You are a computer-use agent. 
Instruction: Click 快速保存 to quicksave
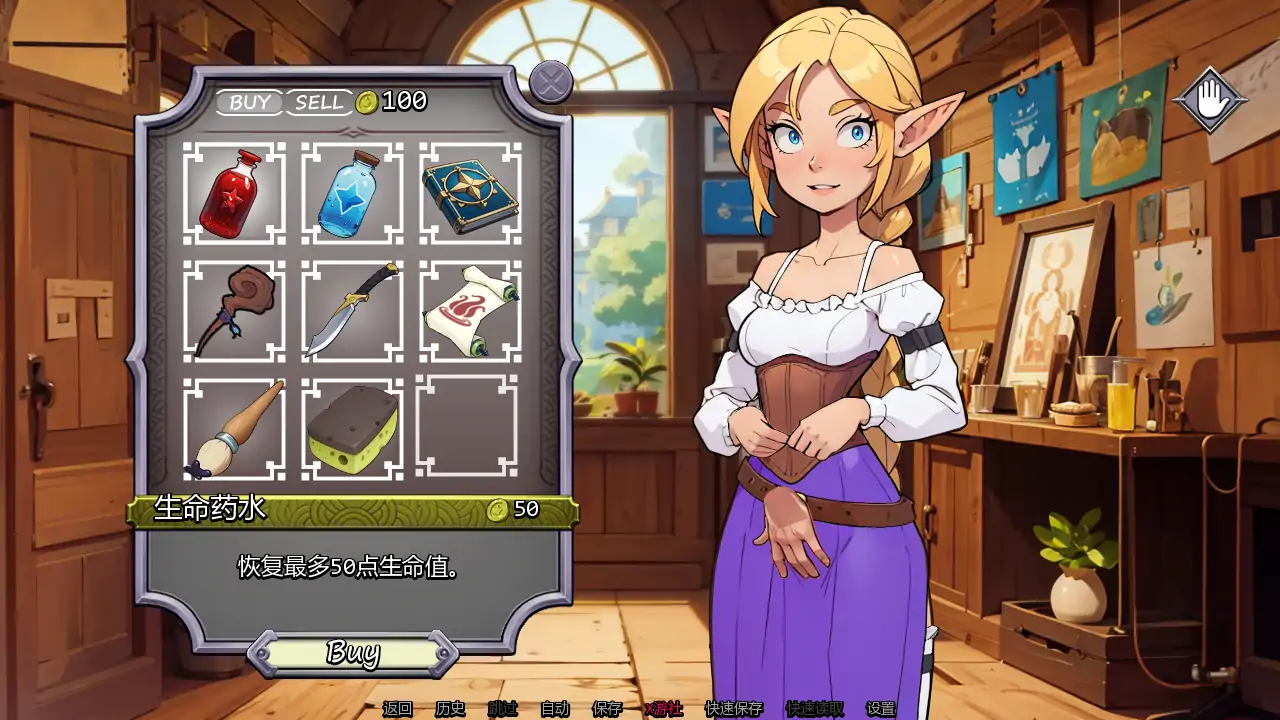tap(732, 707)
